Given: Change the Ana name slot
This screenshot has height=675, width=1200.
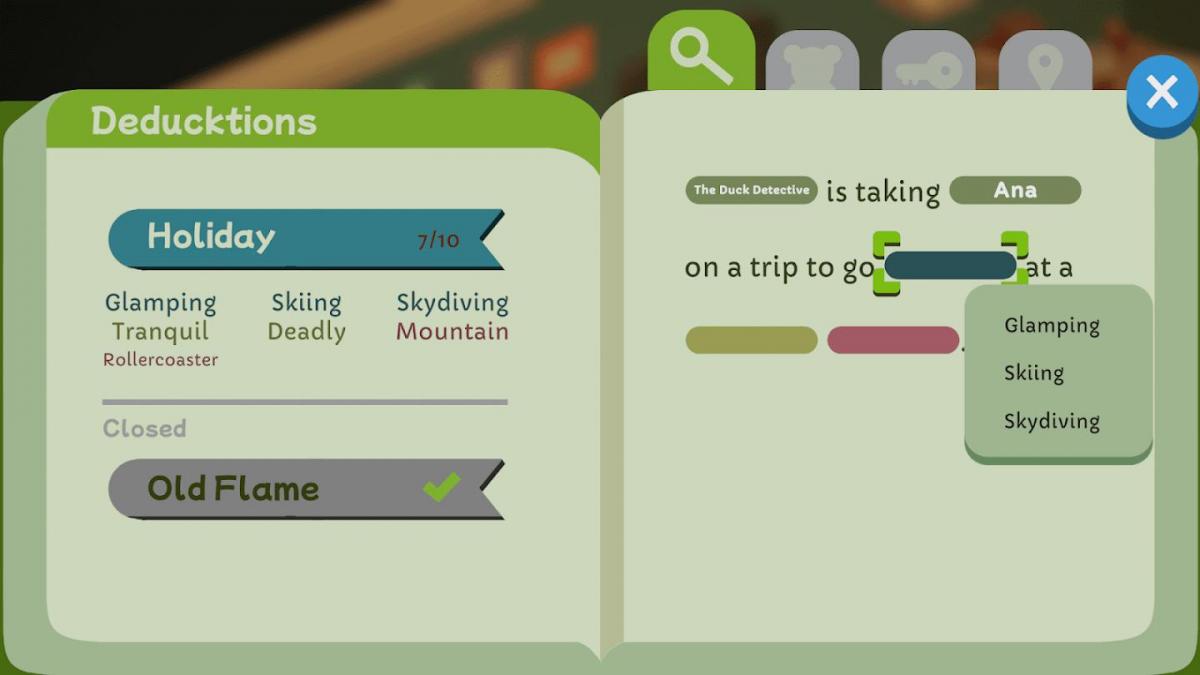Looking at the screenshot, I should click(1014, 190).
